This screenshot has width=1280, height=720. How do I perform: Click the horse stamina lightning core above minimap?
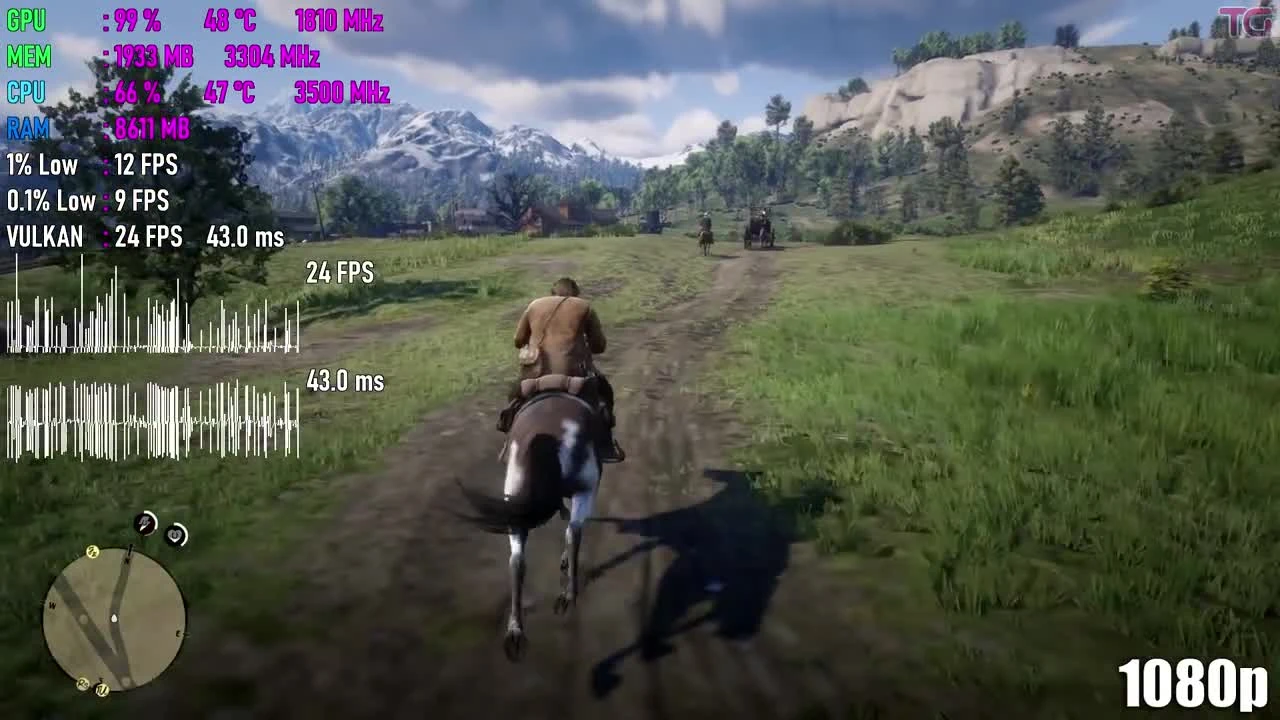145,525
